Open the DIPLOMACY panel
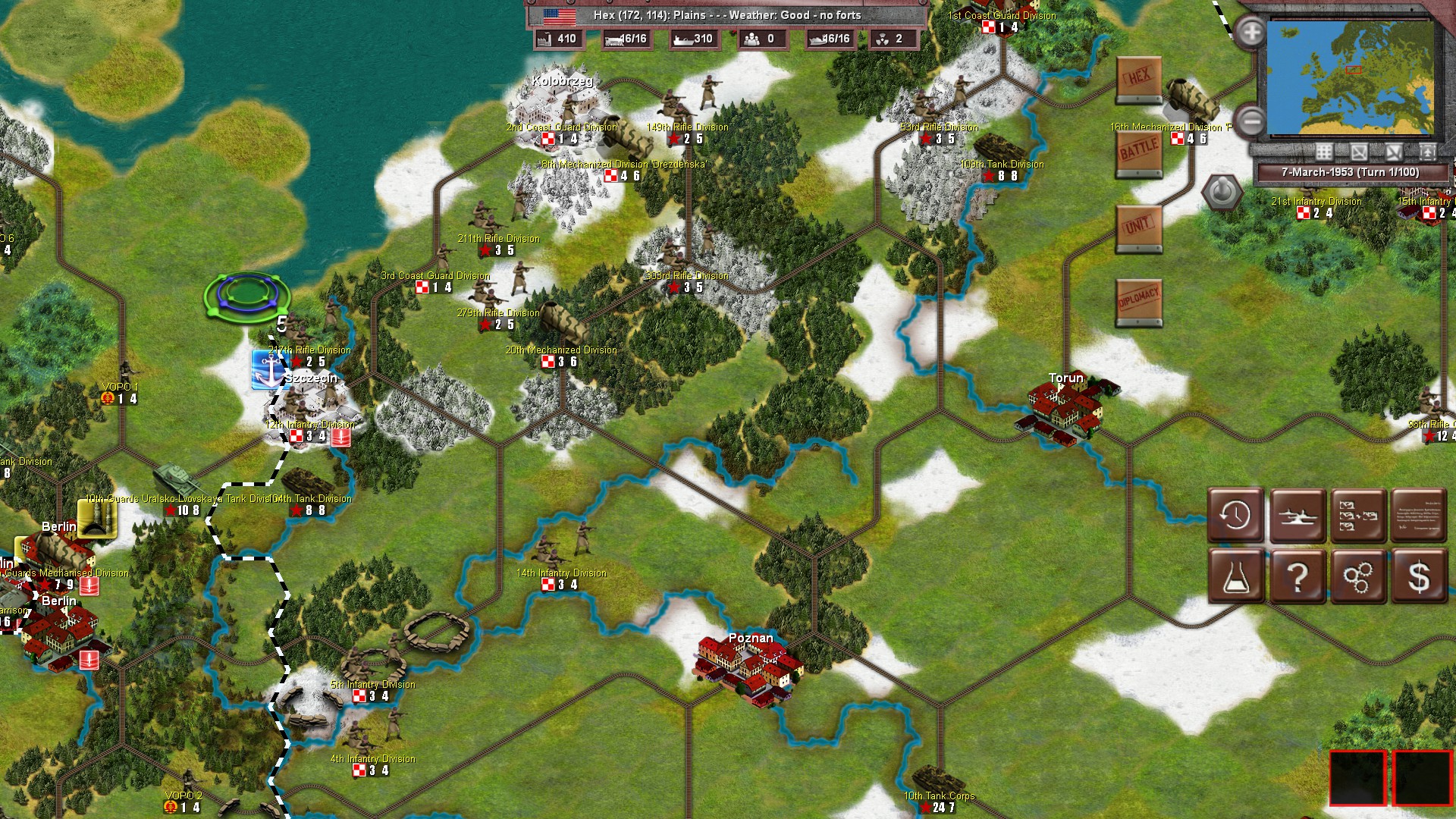 coord(1137,296)
